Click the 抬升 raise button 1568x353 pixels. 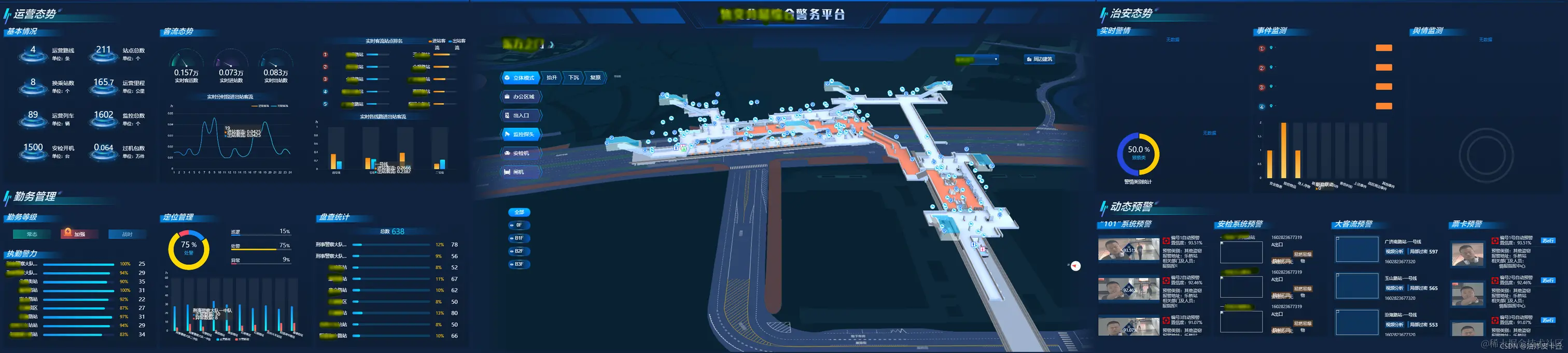pyautogui.click(x=552, y=77)
